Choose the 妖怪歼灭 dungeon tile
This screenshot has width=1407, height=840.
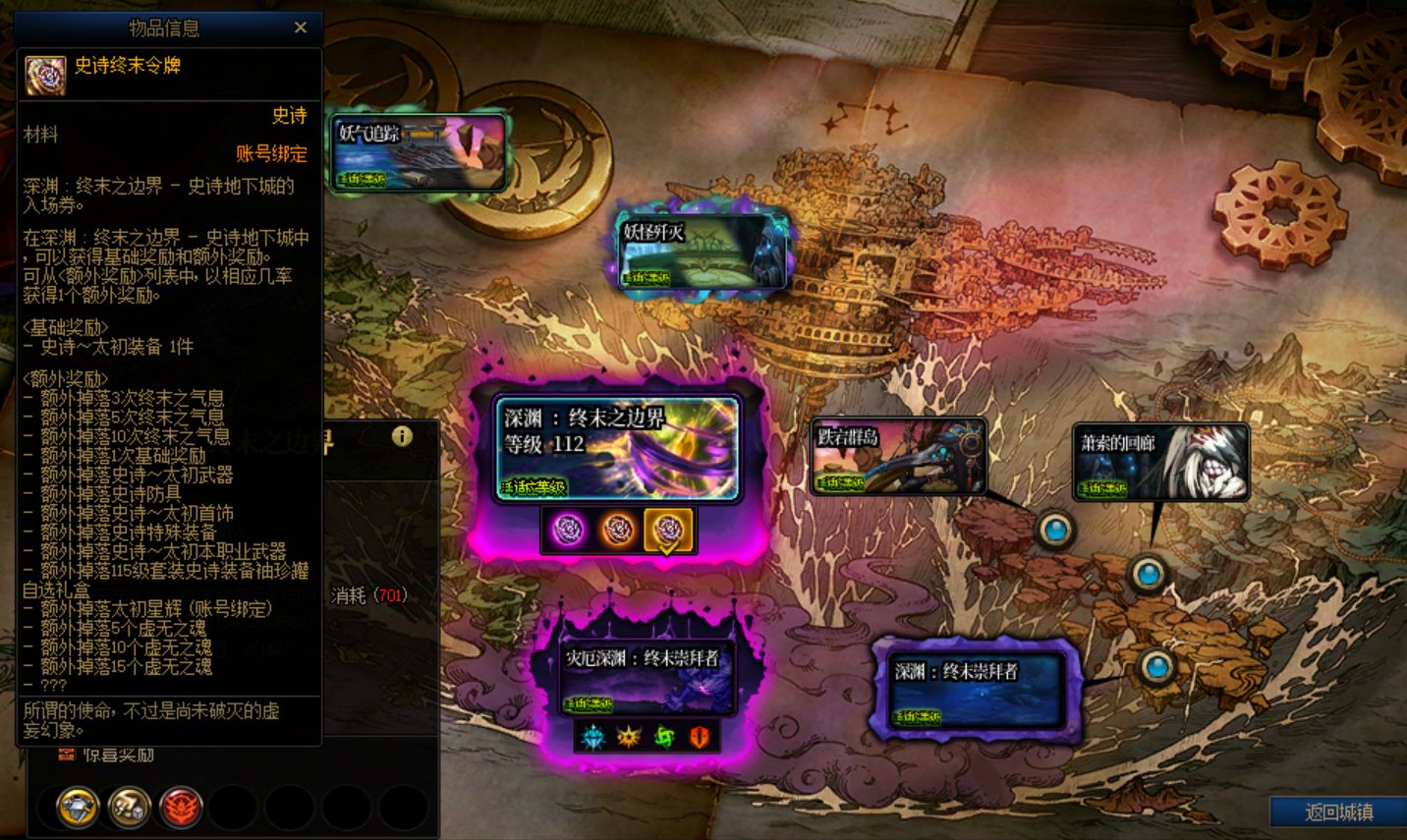(703, 252)
